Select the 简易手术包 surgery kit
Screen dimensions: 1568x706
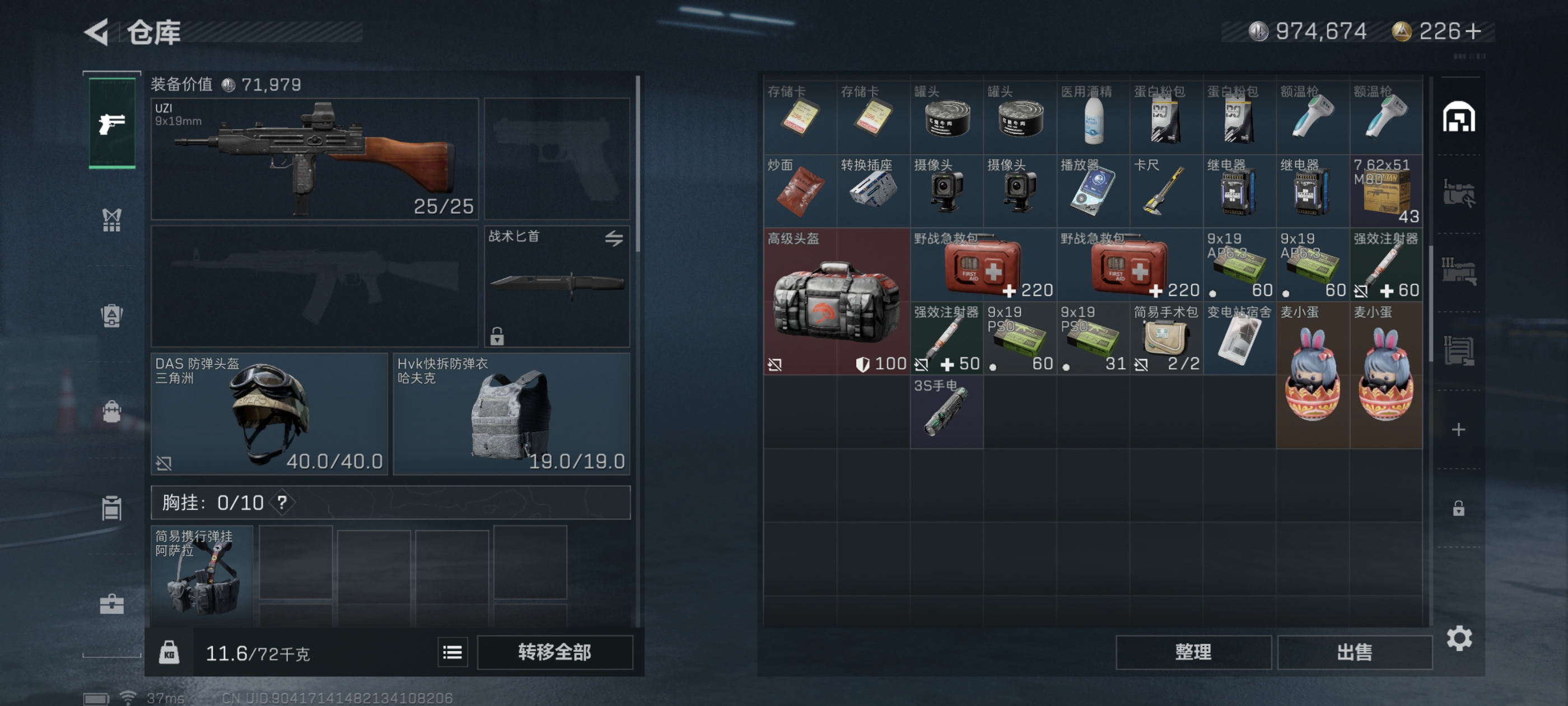(x=1166, y=338)
